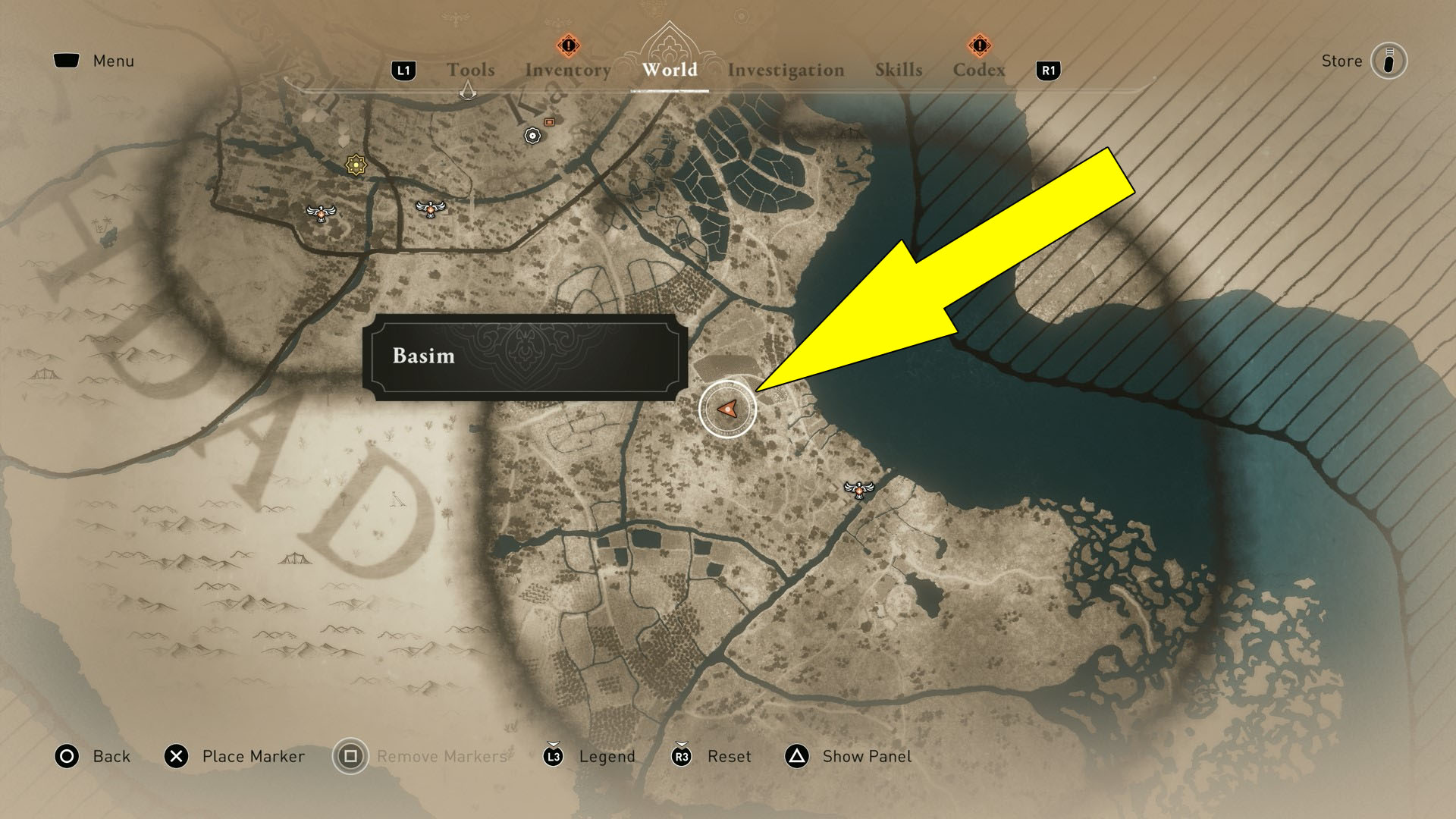
Task: Click the alert badge above Inventory
Action: 566,45
